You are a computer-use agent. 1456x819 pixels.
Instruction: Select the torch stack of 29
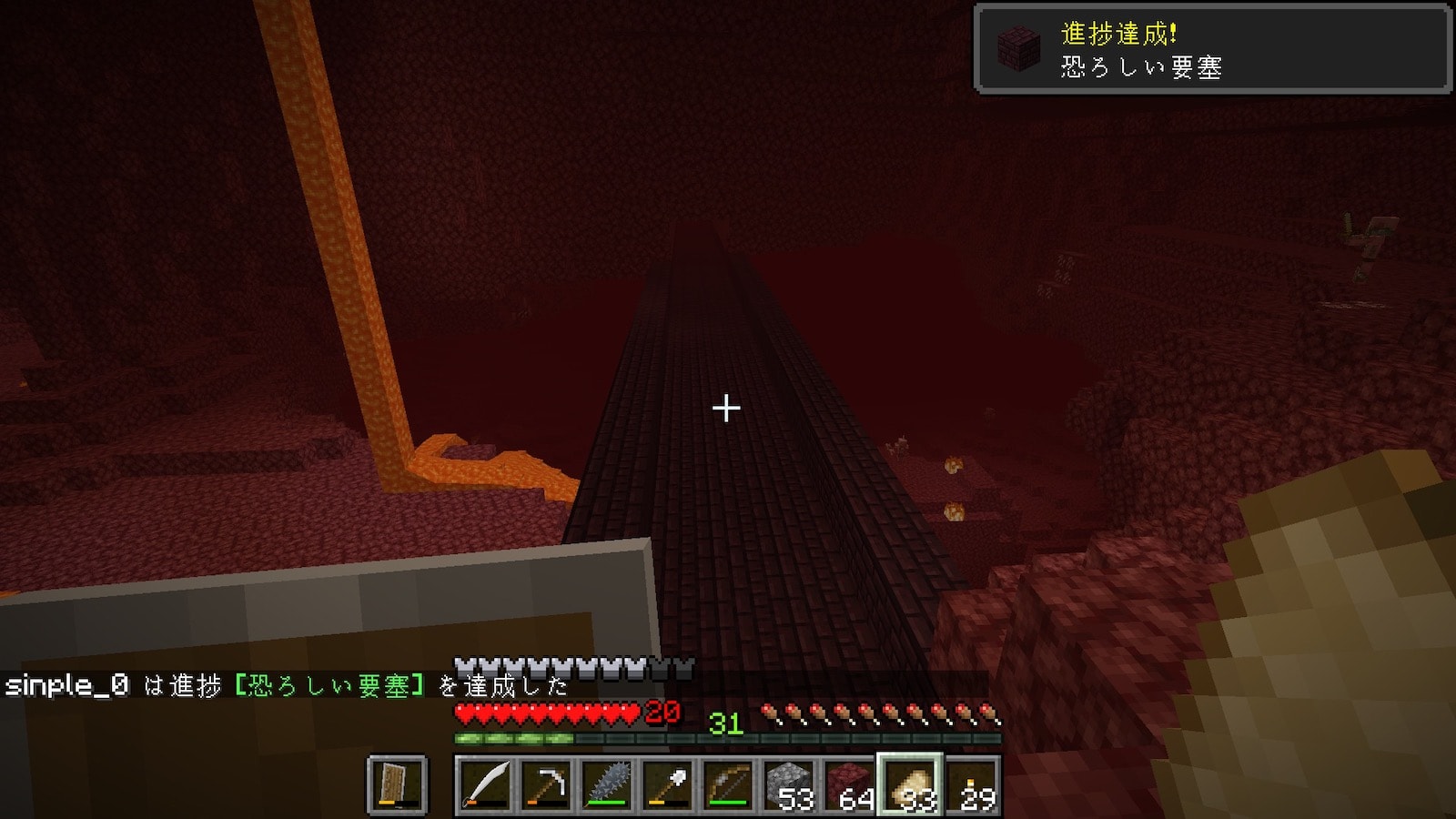[971, 784]
